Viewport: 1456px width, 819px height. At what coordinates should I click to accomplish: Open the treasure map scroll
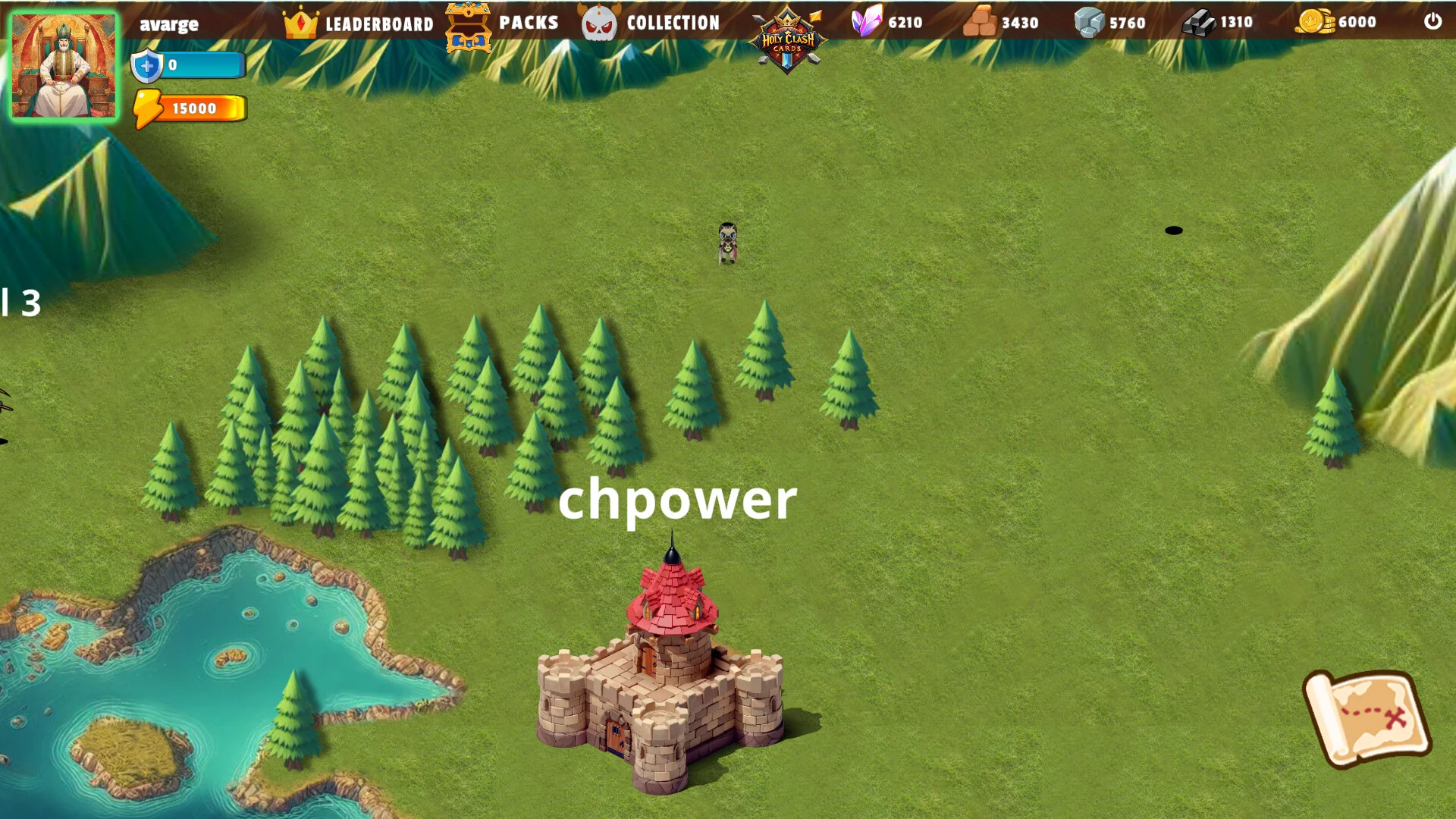click(1367, 717)
